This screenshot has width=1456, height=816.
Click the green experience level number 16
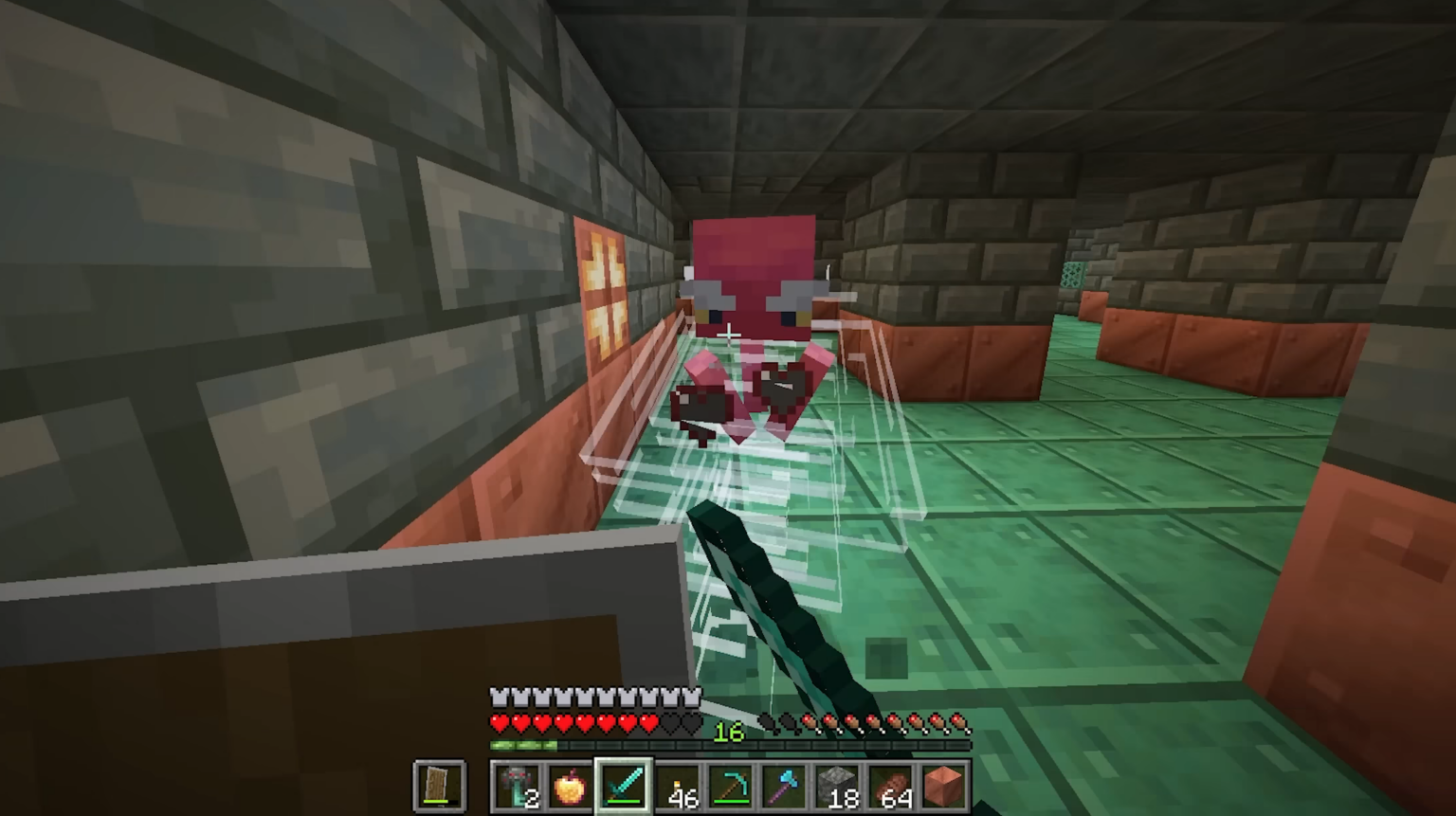[730, 732]
